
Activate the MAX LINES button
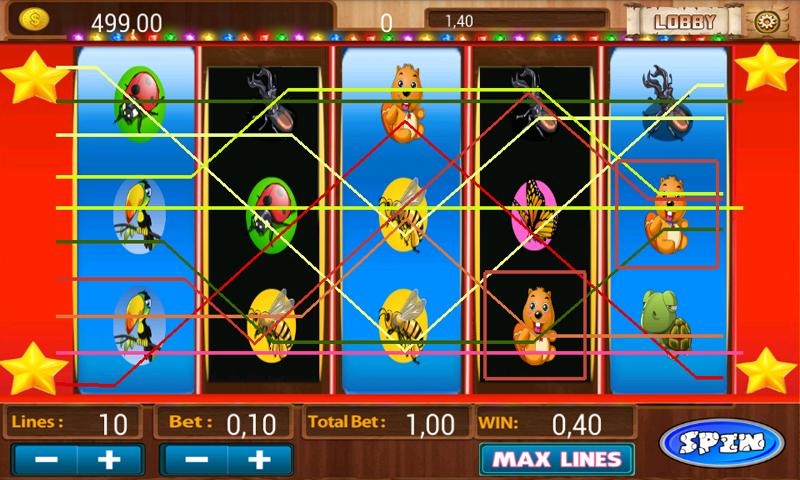coord(556,460)
